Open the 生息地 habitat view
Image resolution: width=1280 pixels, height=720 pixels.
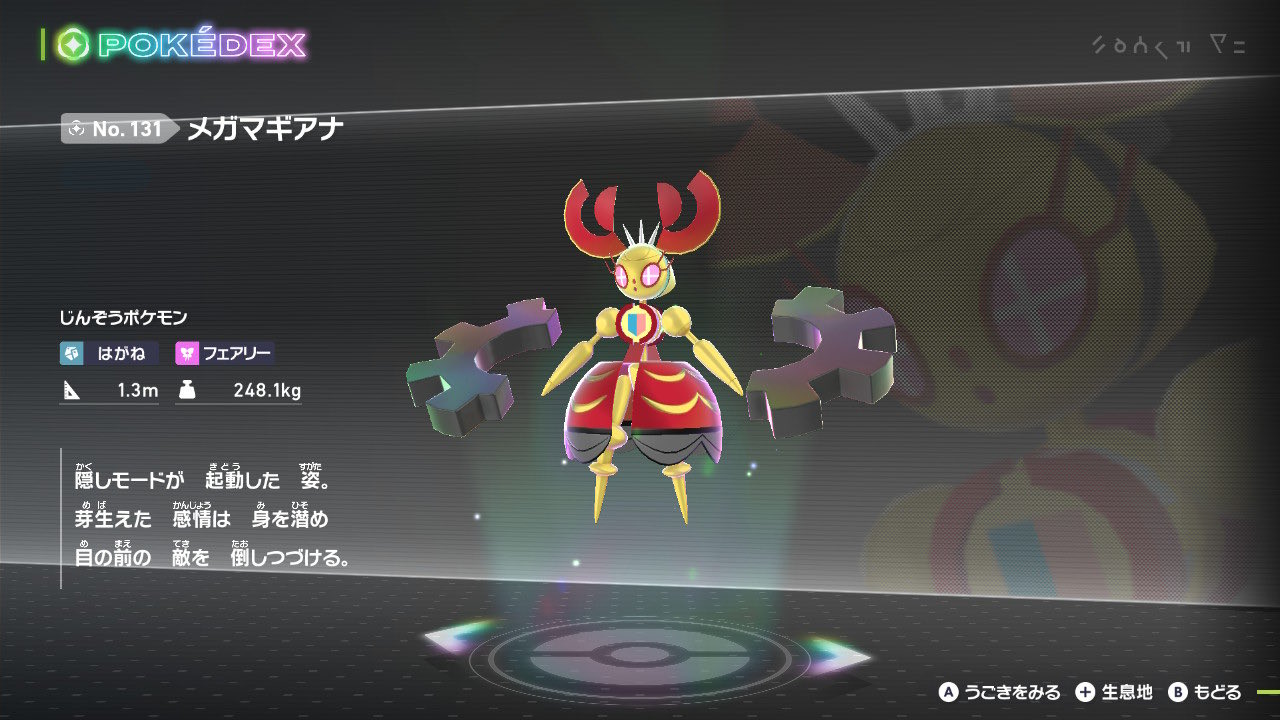click(1114, 692)
